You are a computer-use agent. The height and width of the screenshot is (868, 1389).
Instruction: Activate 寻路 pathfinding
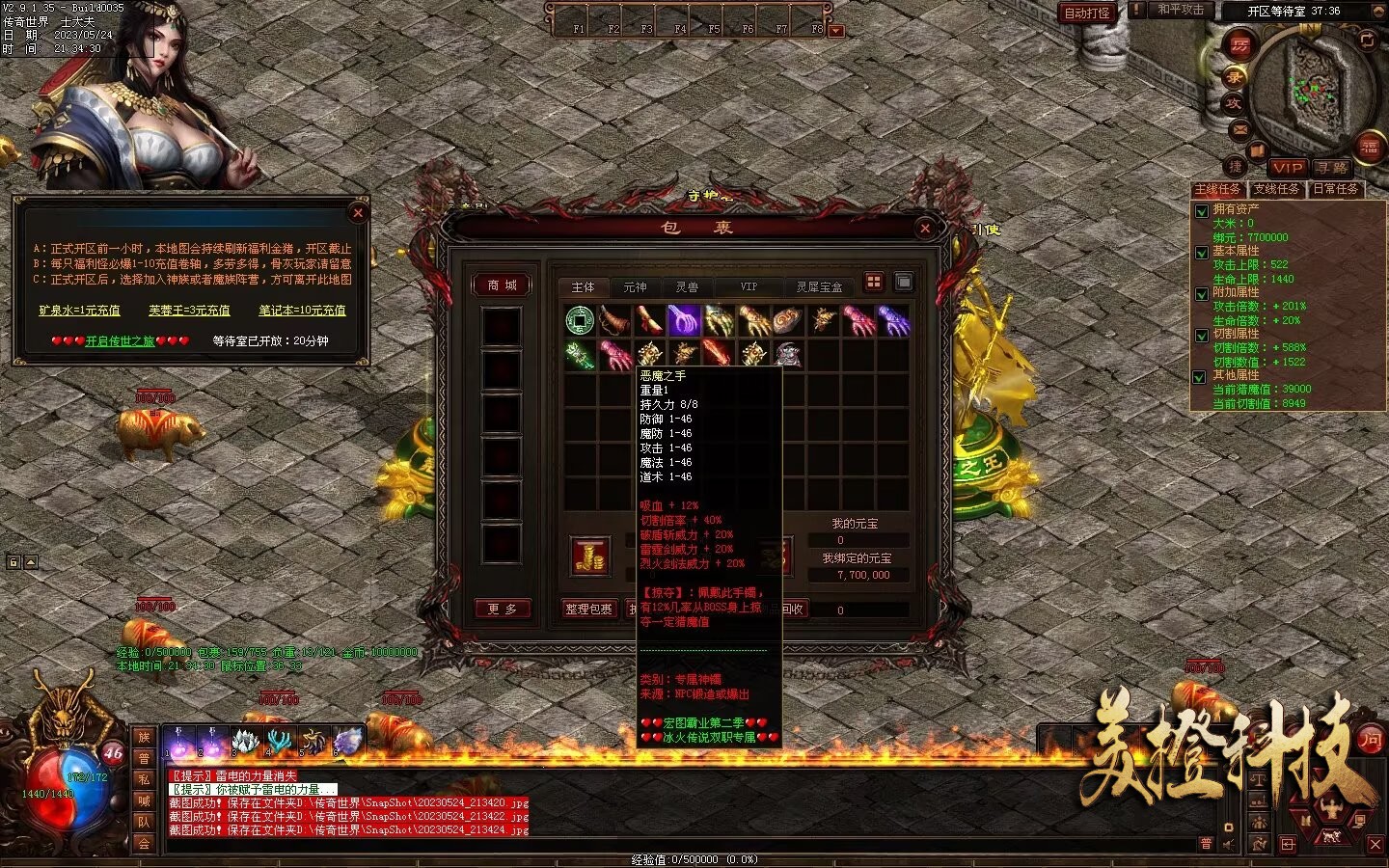[x=1331, y=167]
